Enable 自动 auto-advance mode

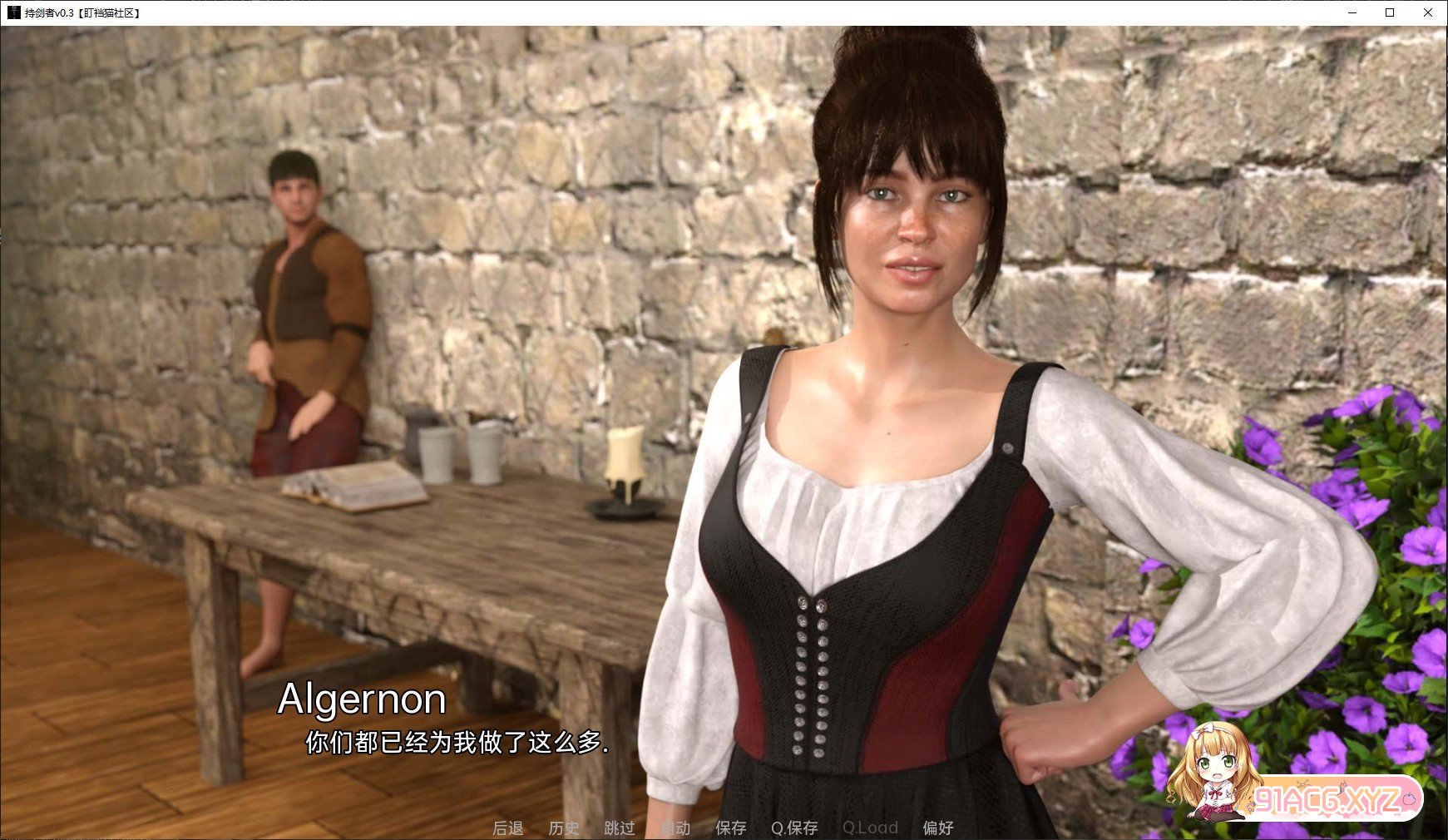click(x=677, y=828)
